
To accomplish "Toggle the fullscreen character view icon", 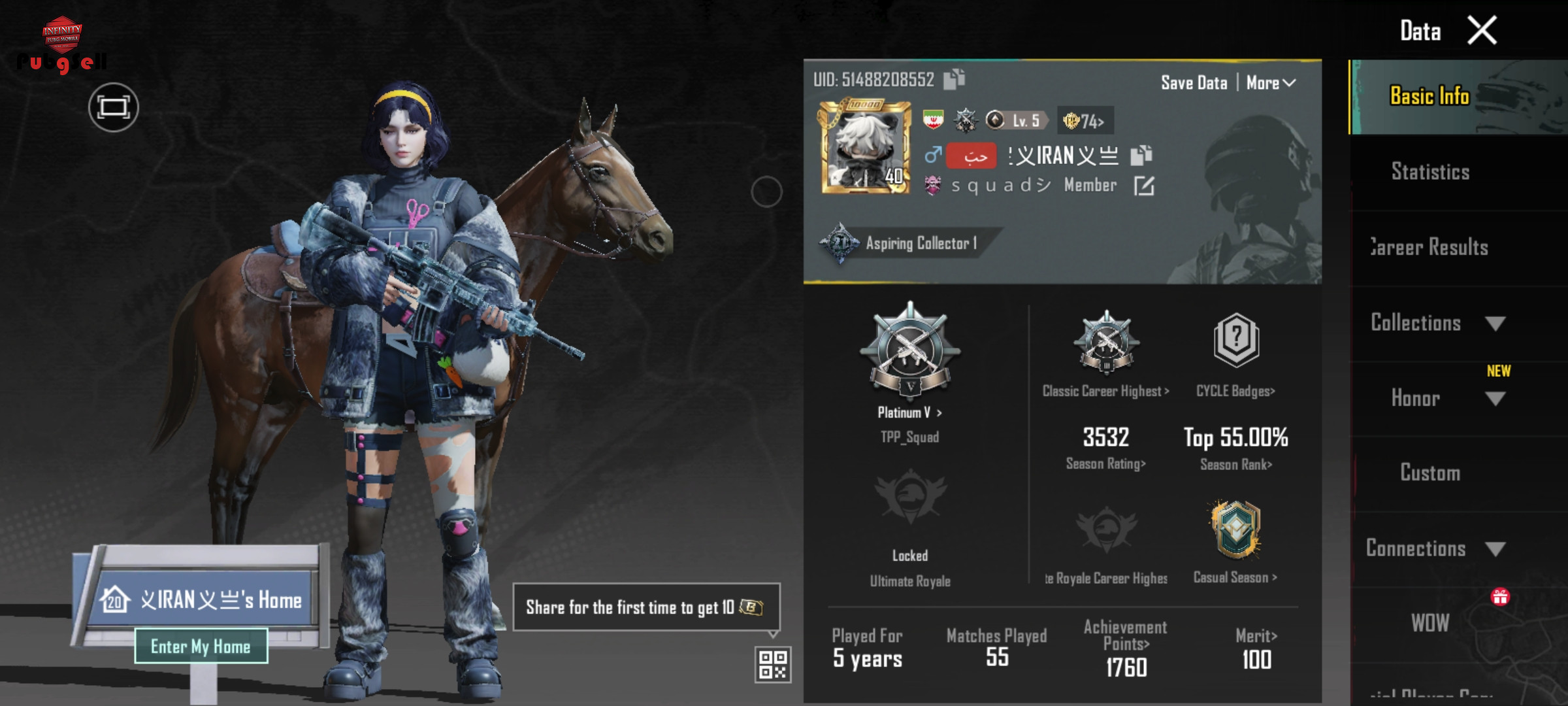I will [x=113, y=107].
